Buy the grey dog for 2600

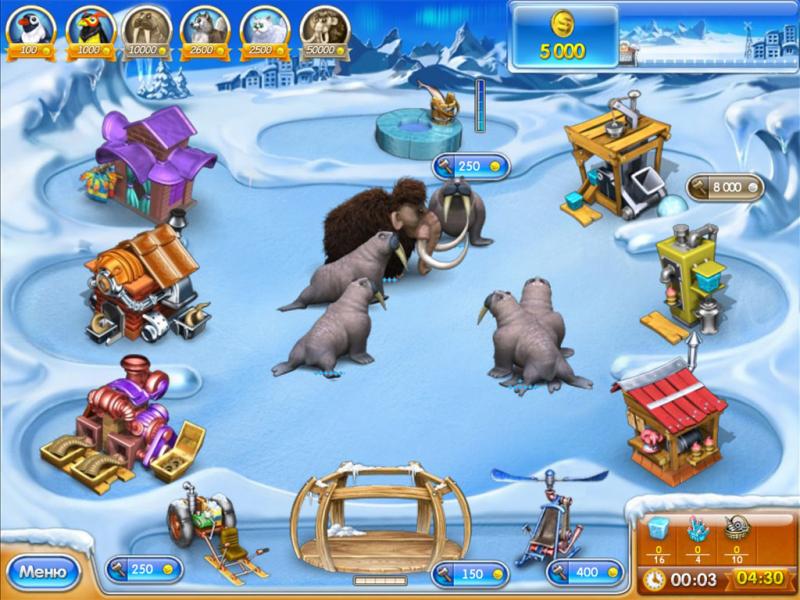206,29
